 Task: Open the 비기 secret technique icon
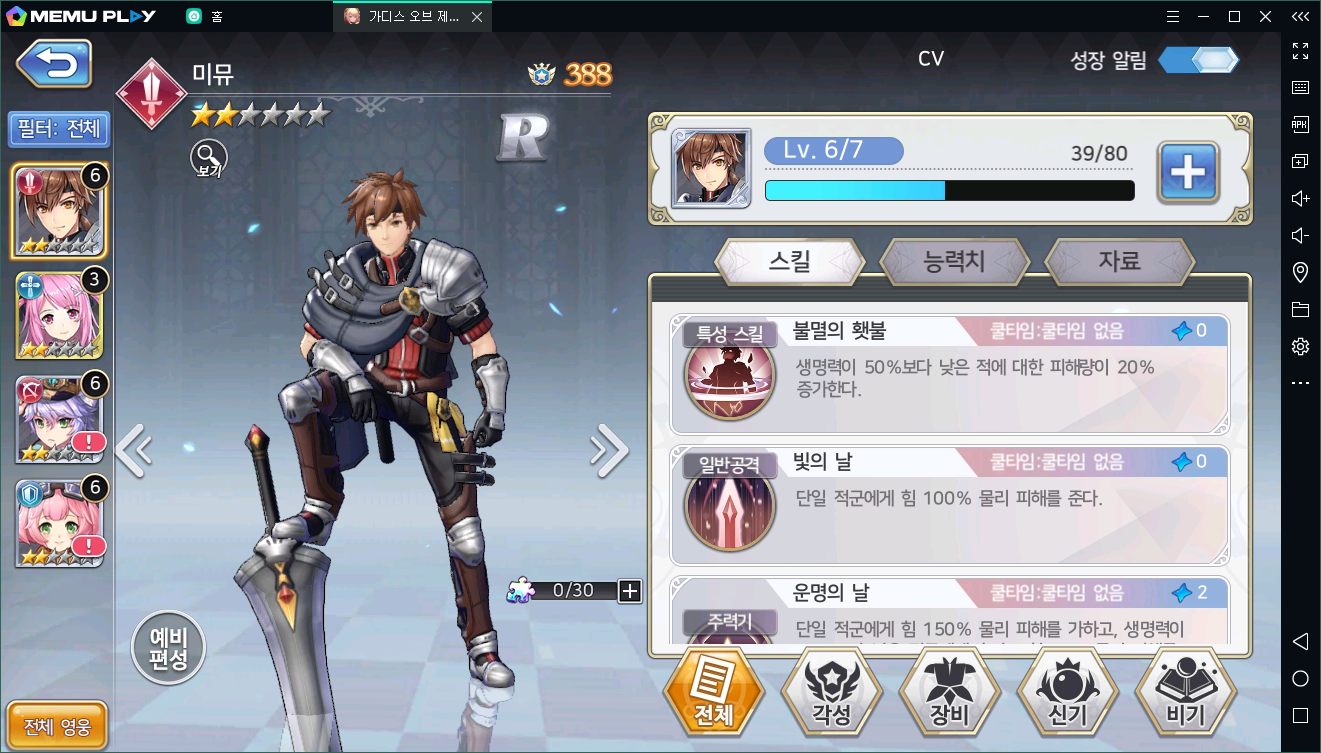[1185, 691]
